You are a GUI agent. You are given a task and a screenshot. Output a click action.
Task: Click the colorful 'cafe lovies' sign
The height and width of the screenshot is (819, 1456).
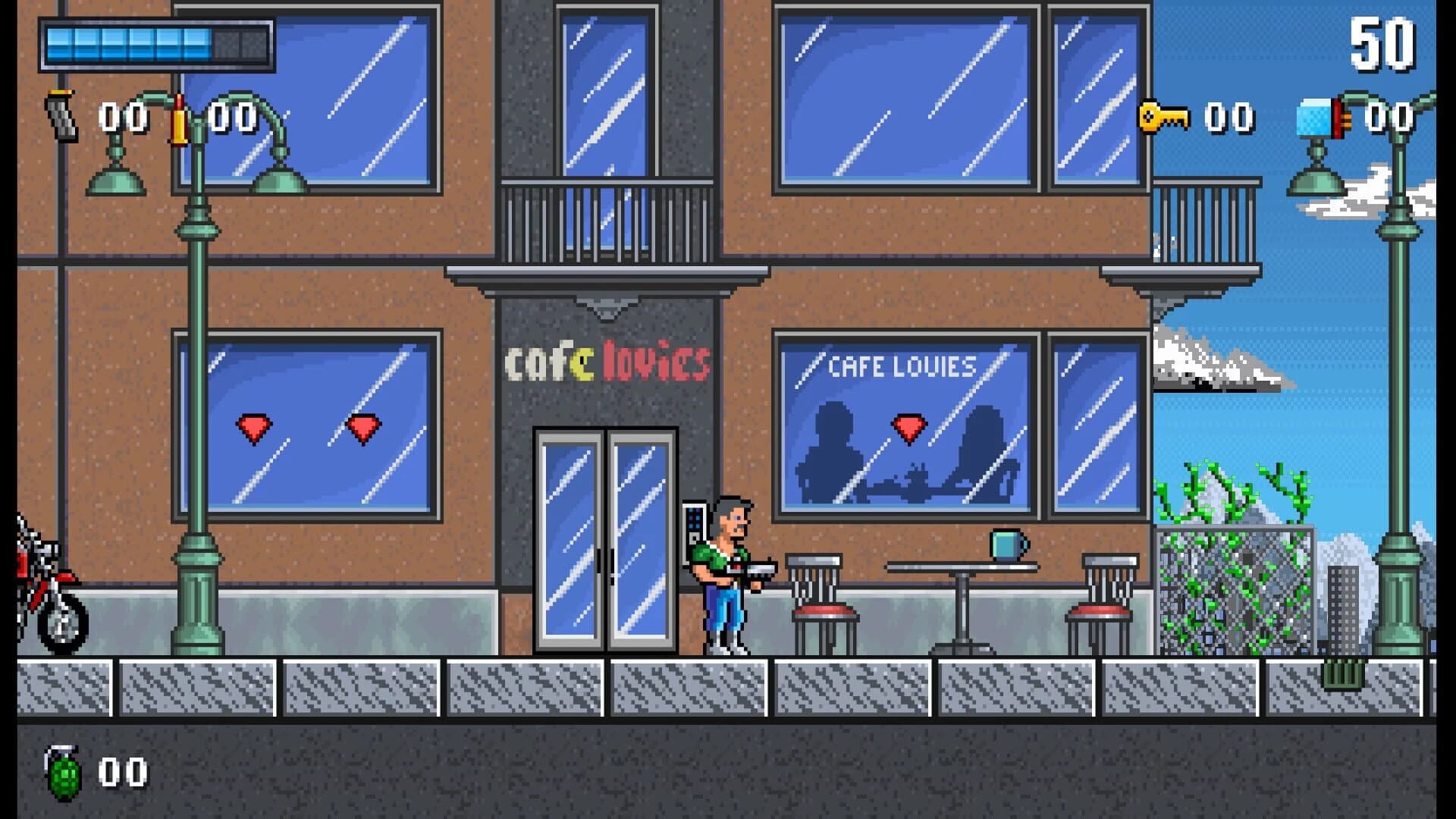[x=609, y=362]
